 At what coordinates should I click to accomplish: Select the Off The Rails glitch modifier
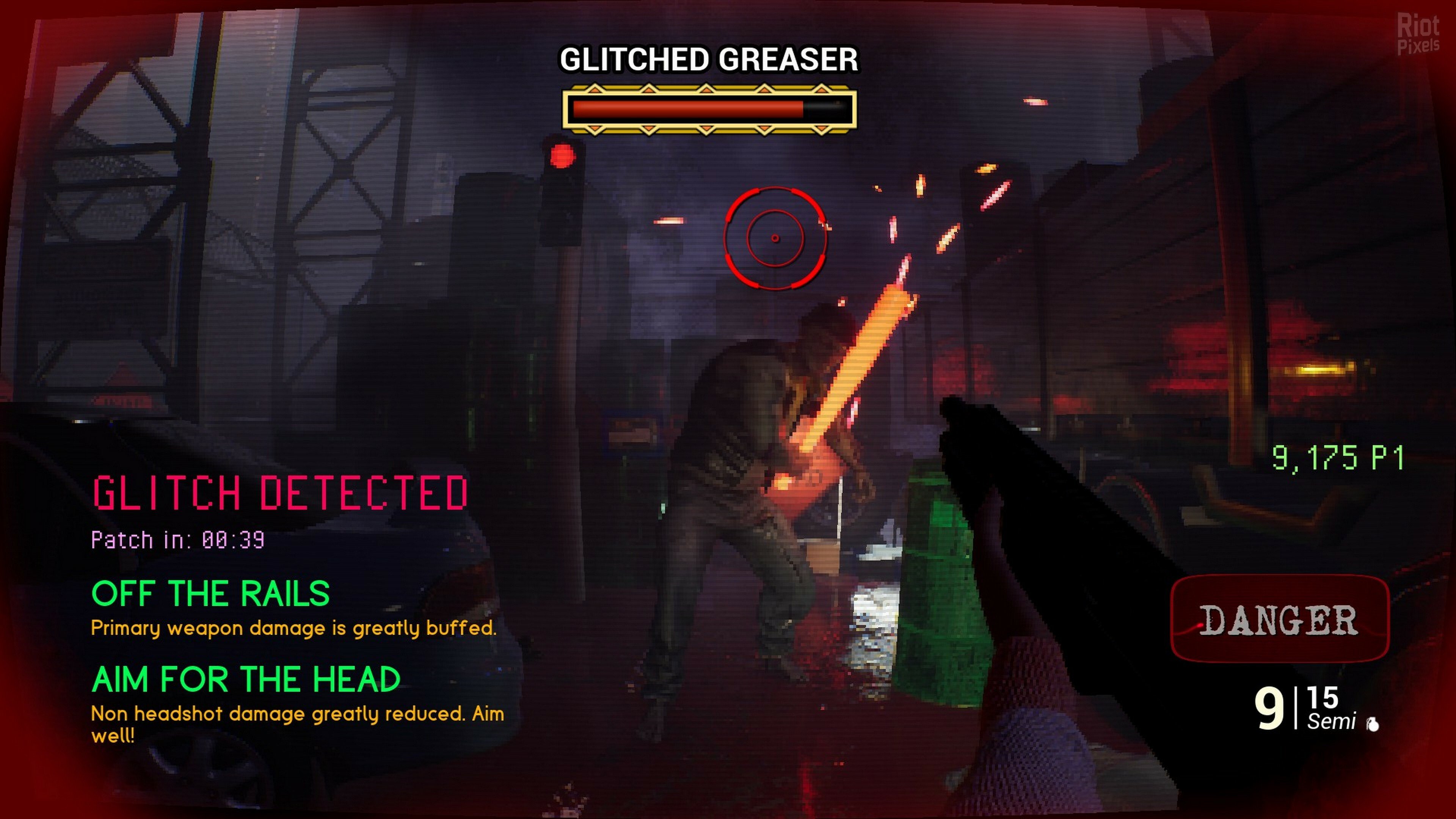pyautogui.click(x=210, y=593)
